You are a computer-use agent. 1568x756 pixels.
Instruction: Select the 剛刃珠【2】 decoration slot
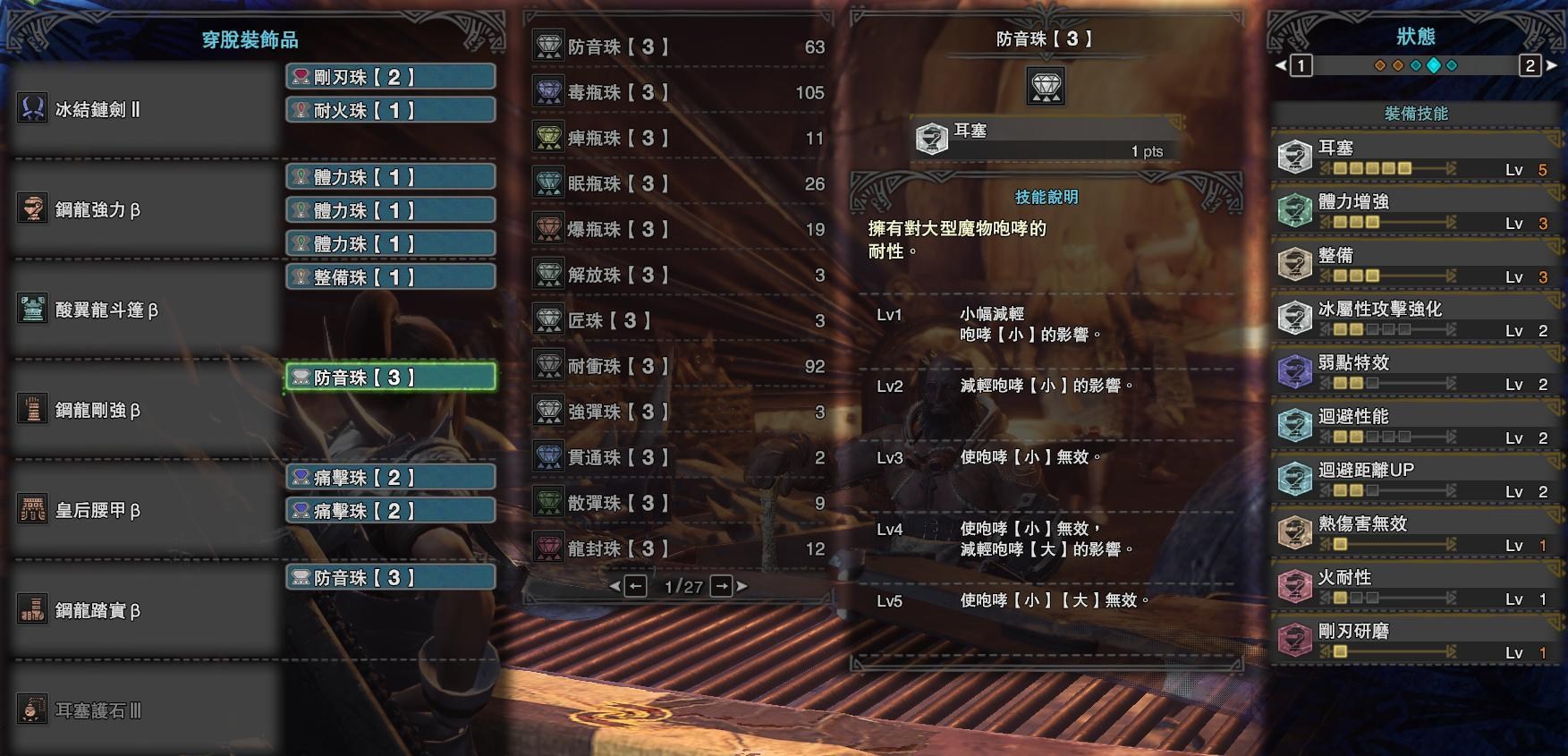391,77
